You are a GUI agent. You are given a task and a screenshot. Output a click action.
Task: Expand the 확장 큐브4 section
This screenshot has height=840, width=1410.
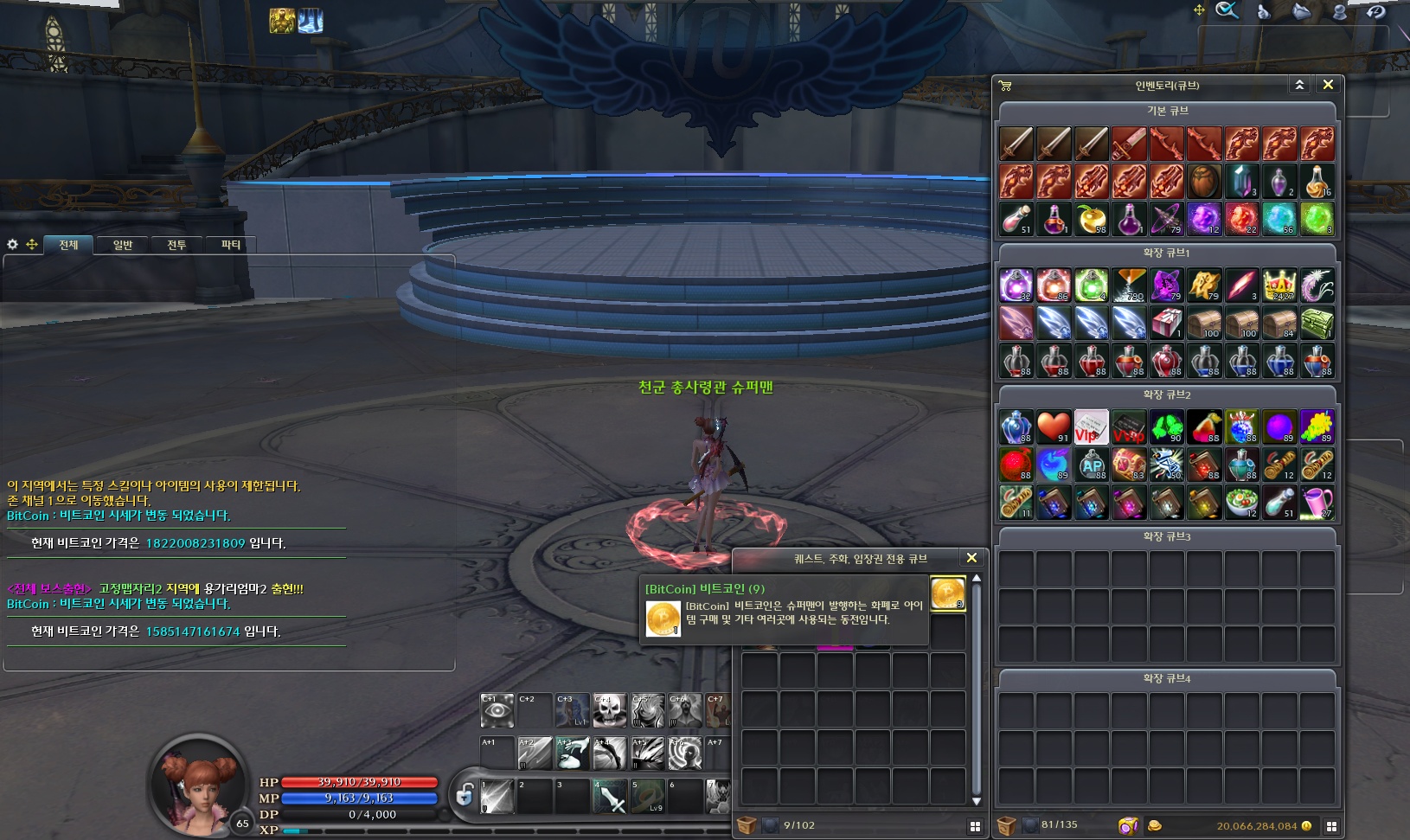click(x=1166, y=678)
